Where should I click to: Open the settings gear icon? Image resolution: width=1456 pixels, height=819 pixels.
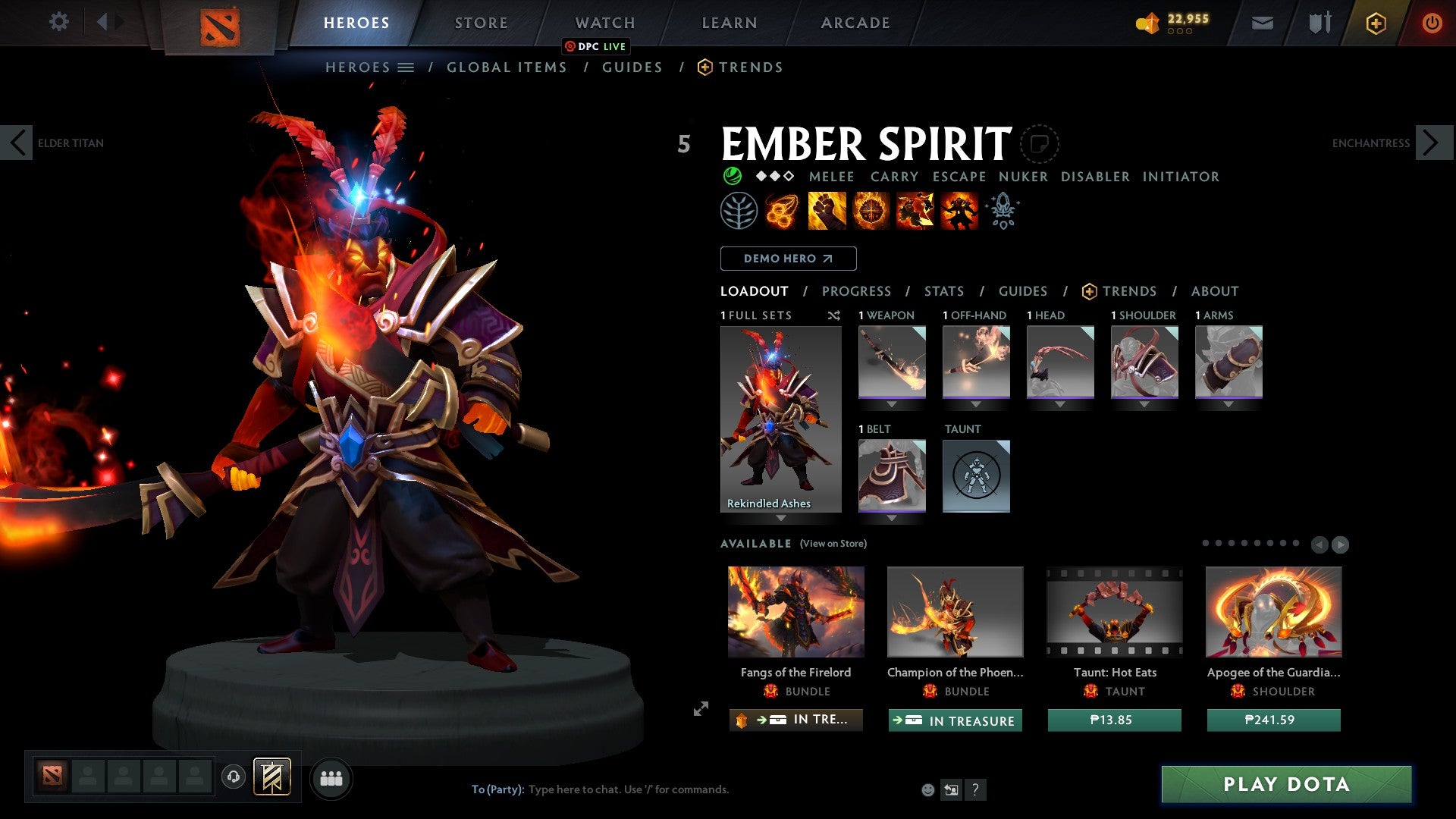(x=58, y=22)
